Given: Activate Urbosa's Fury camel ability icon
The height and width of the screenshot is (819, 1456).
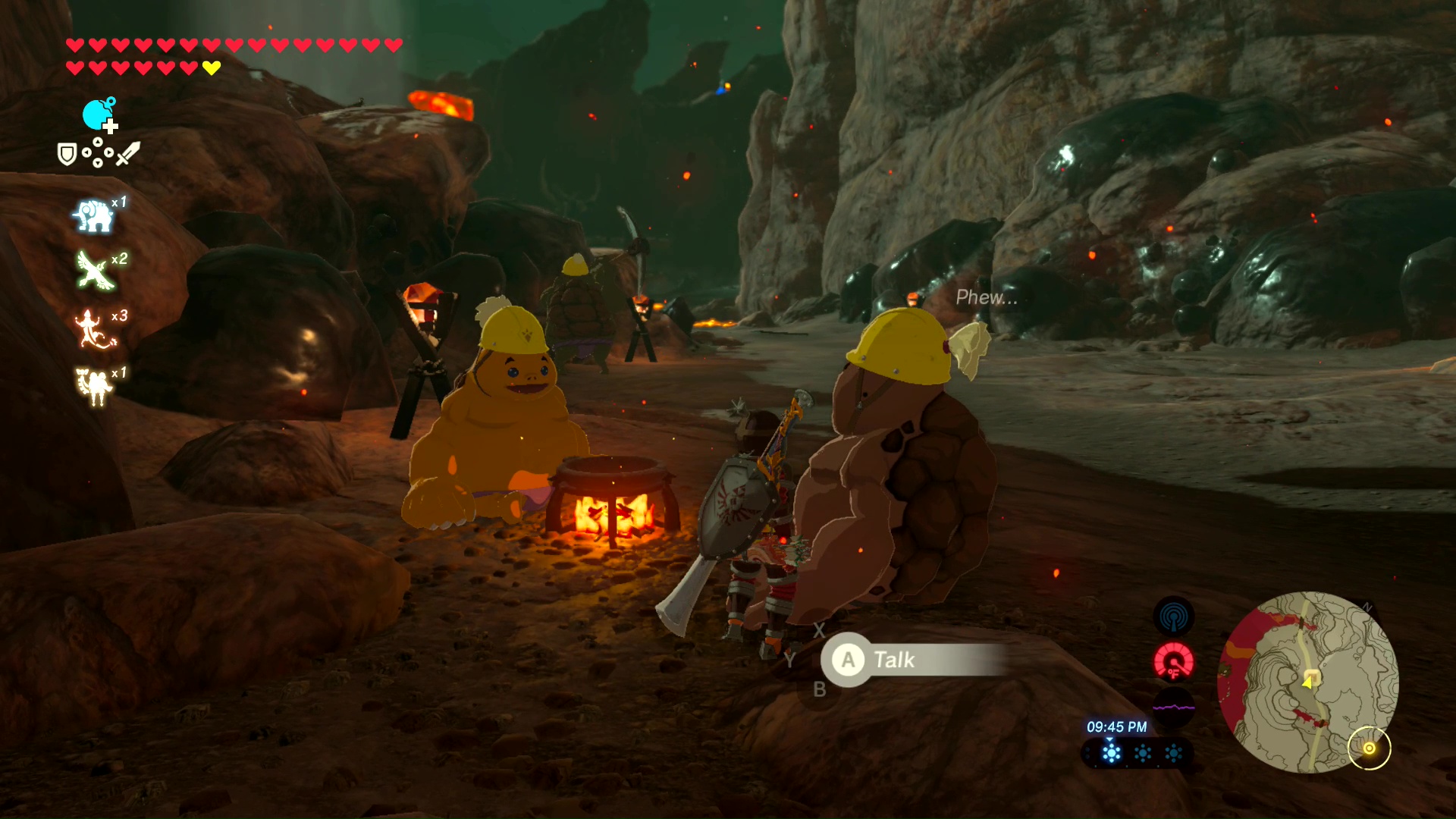Looking at the screenshot, I should pos(94,386).
